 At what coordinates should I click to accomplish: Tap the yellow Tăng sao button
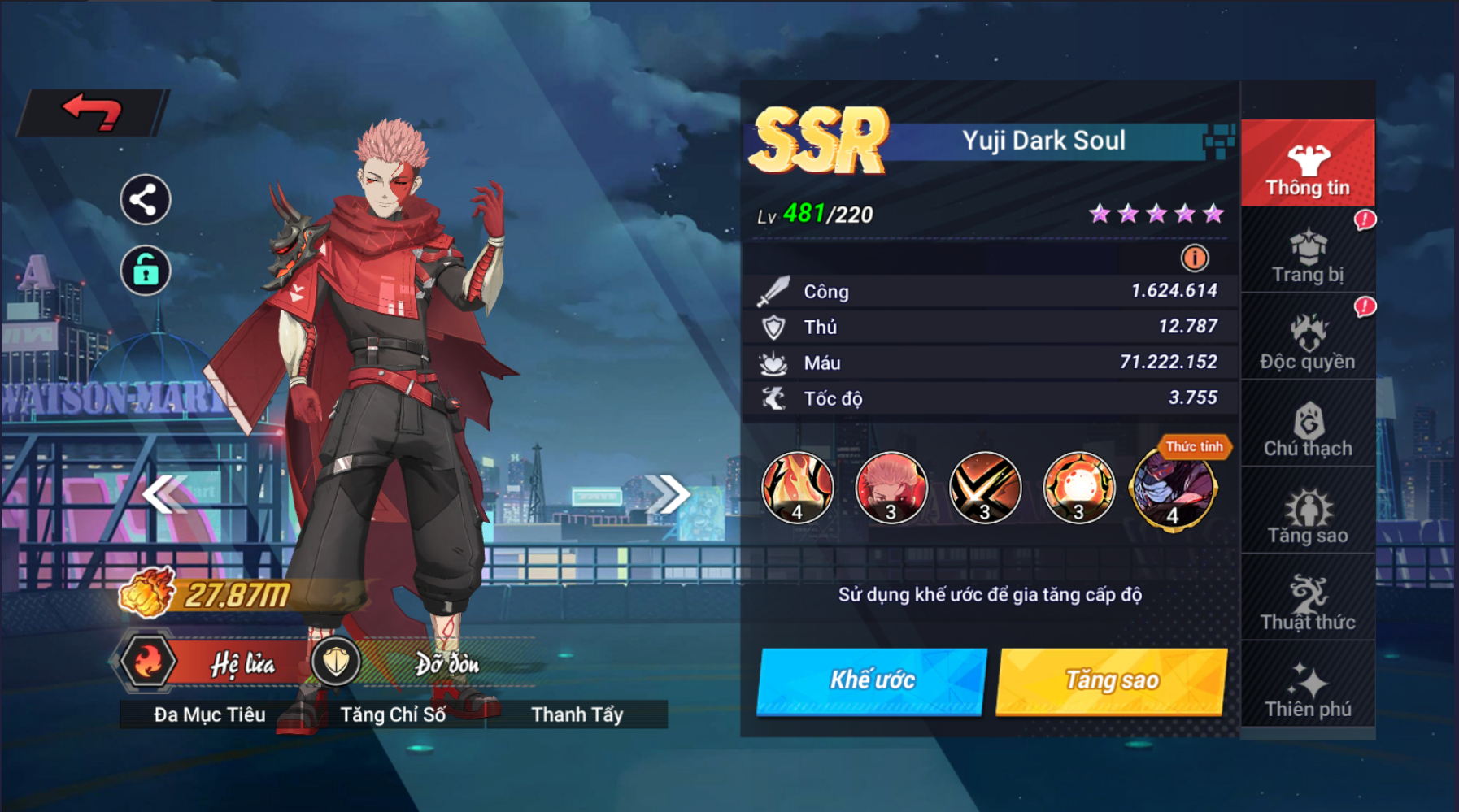click(x=1111, y=680)
